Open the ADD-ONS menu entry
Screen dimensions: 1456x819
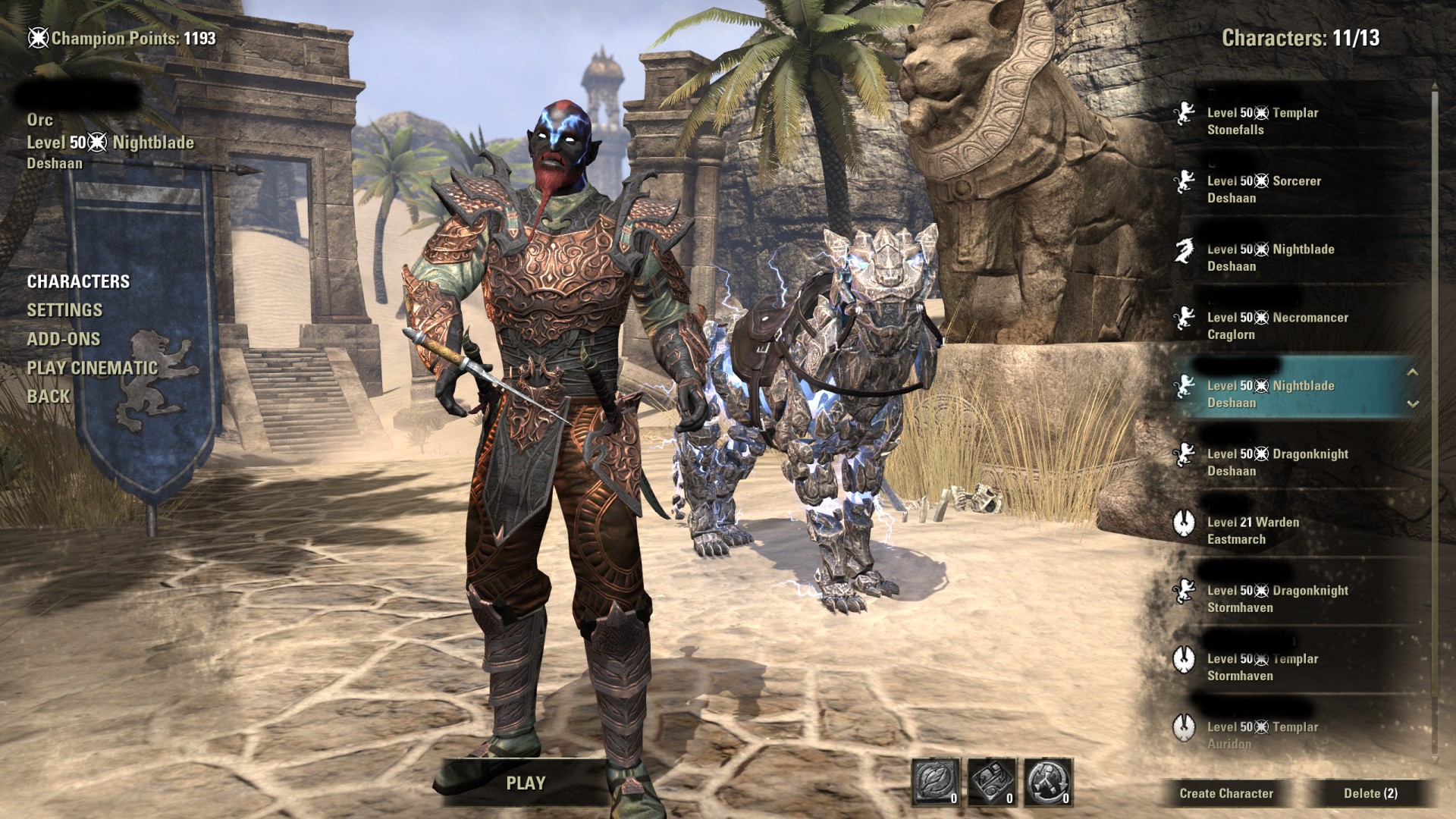[64, 339]
